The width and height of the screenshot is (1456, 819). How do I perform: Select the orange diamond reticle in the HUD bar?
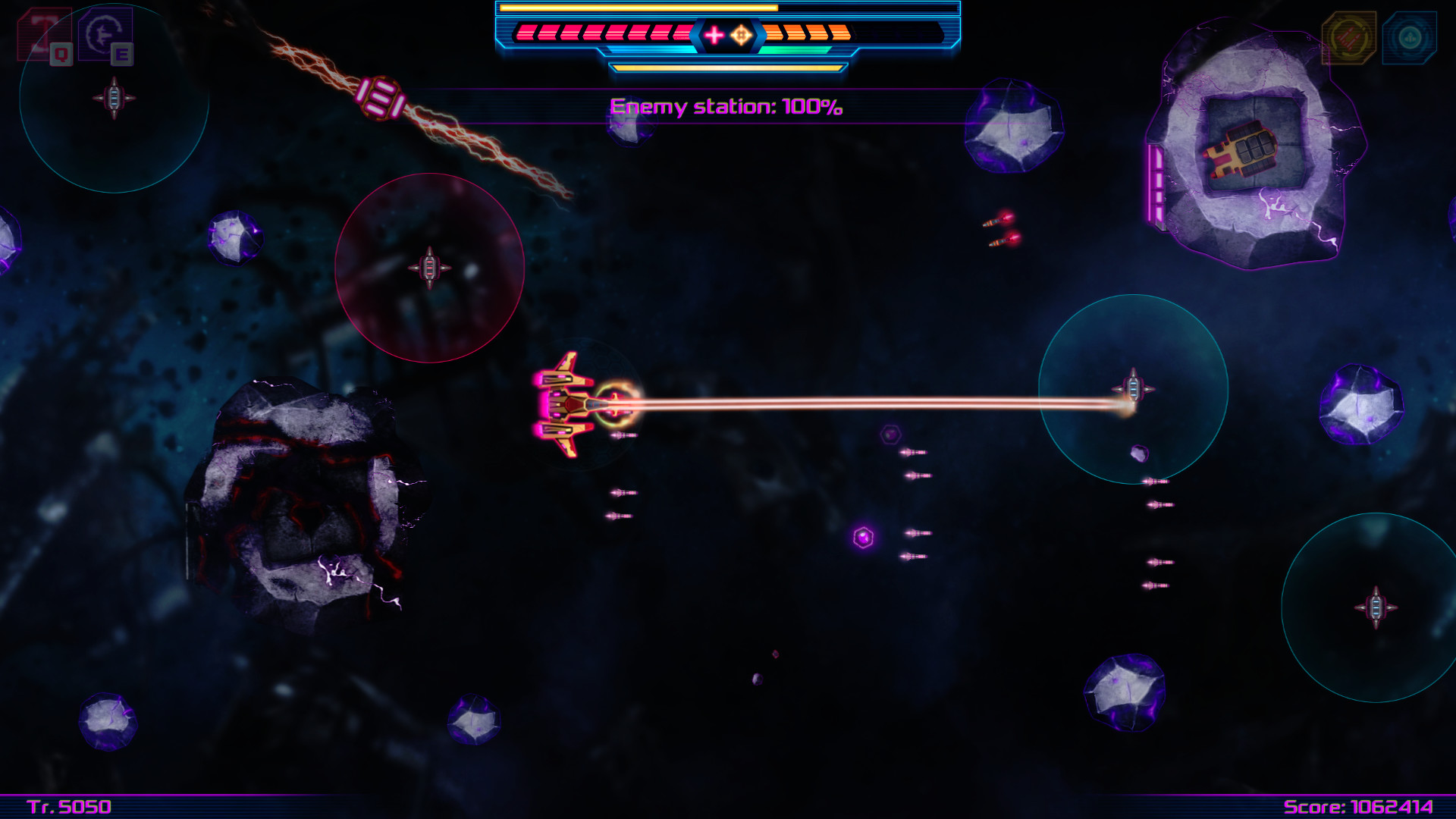click(x=741, y=34)
